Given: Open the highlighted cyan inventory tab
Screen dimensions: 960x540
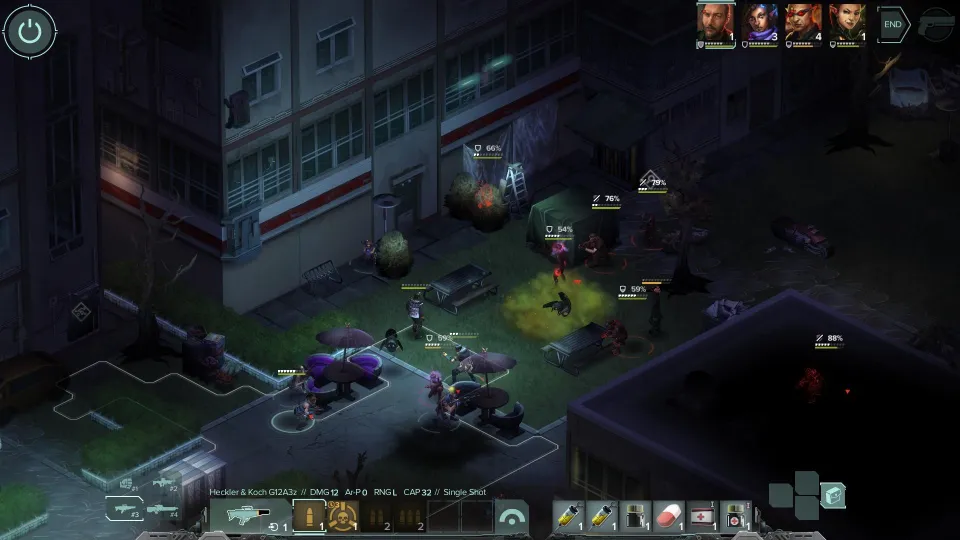Looking at the screenshot, I should click(832, 495).
